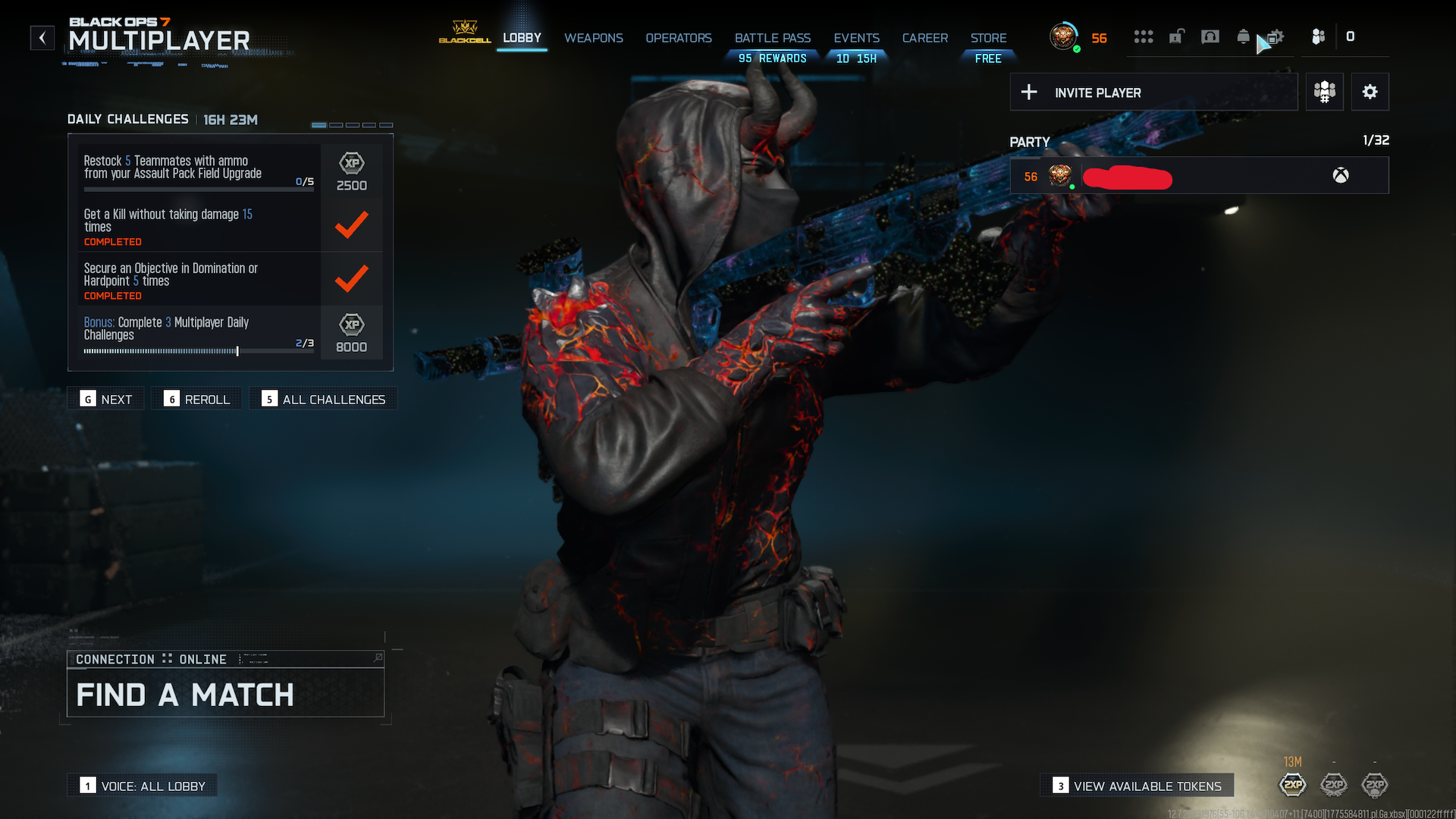Change the Voice: All Lobby channel setting

[x=143, y=786]
